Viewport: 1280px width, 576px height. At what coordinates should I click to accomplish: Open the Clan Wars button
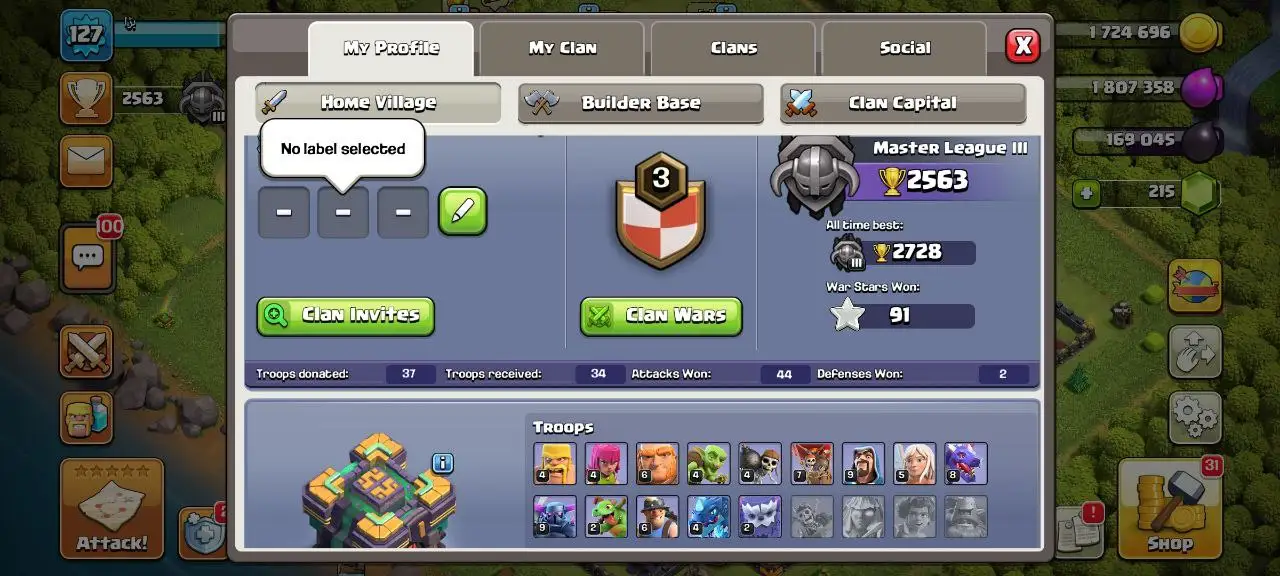(x=661, y=316)
